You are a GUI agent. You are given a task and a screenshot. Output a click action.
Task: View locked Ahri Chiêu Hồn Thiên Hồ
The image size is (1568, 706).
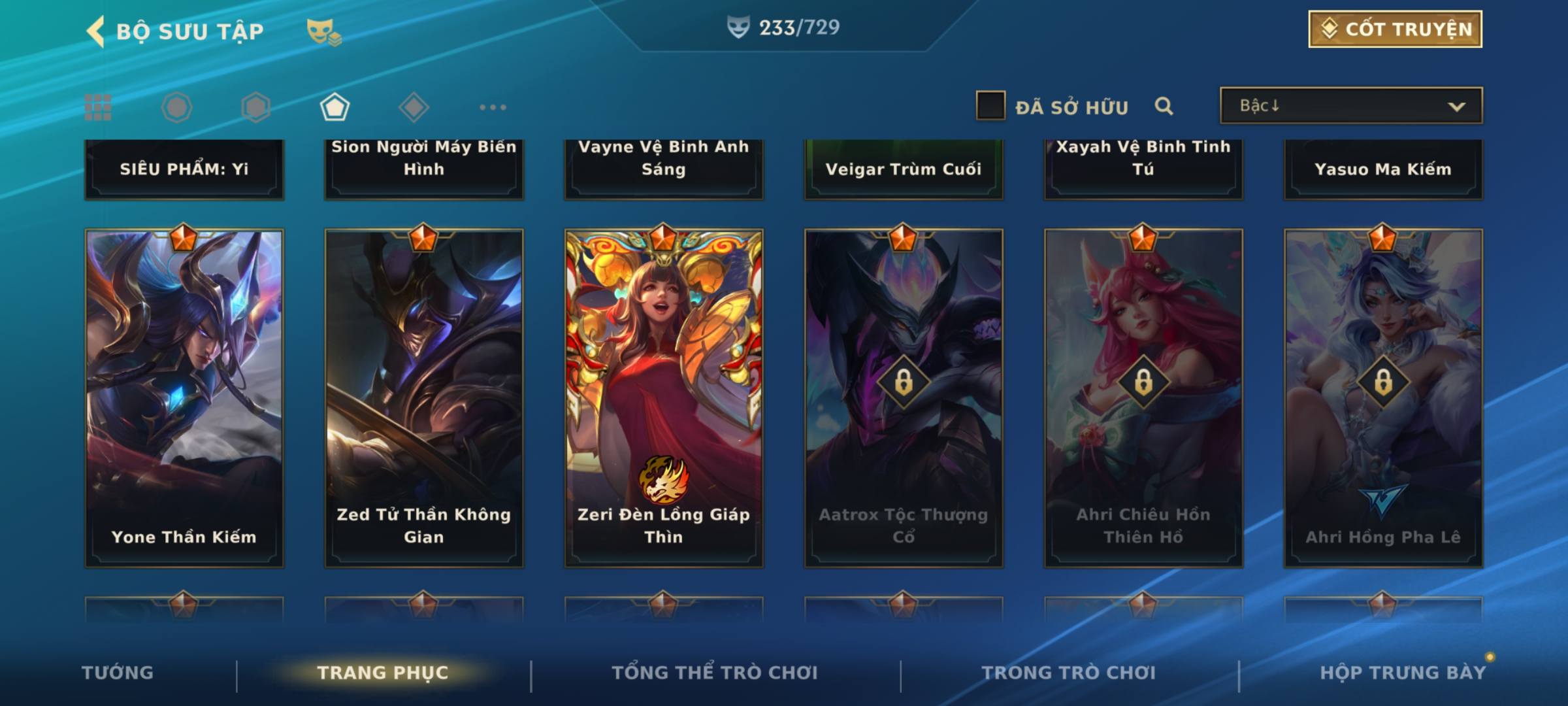pyautogui.click(x=1143, y=397)
